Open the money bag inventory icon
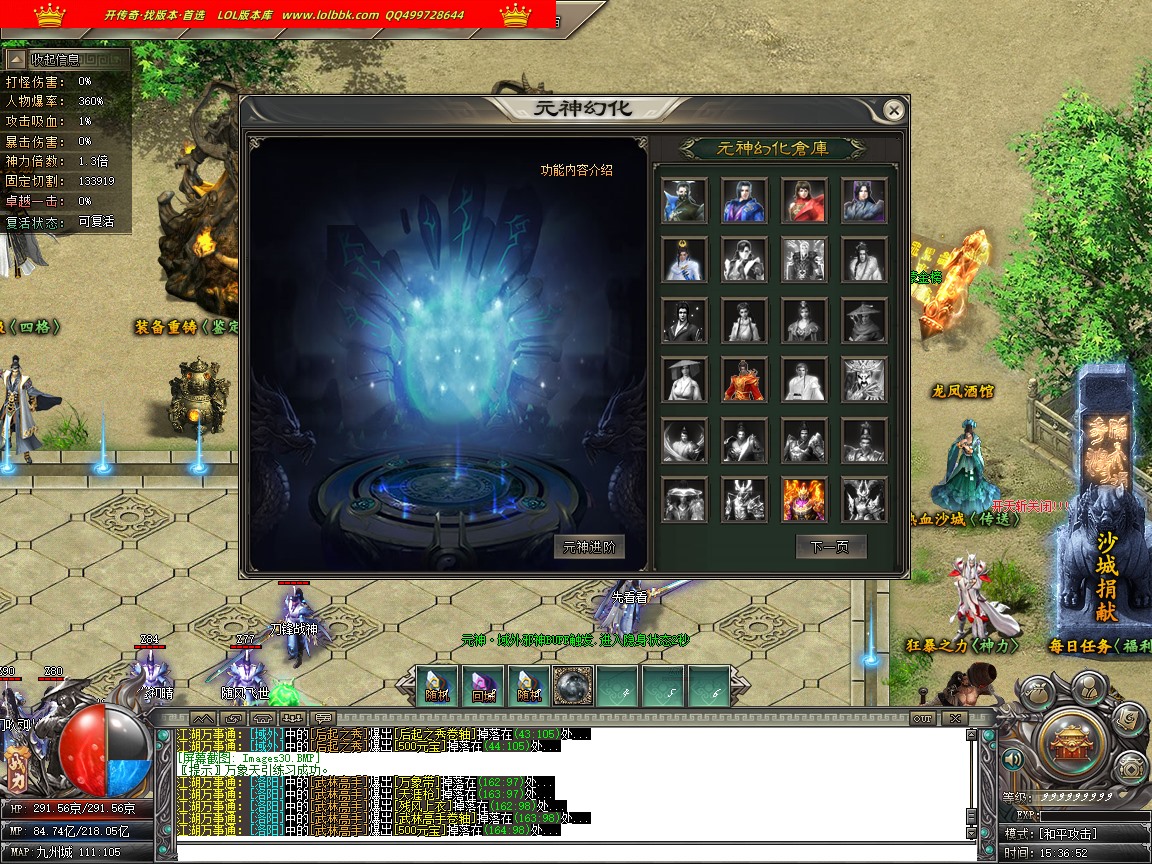The height and width of the screenshot is (864, 1152). (x=1037, y=693)
